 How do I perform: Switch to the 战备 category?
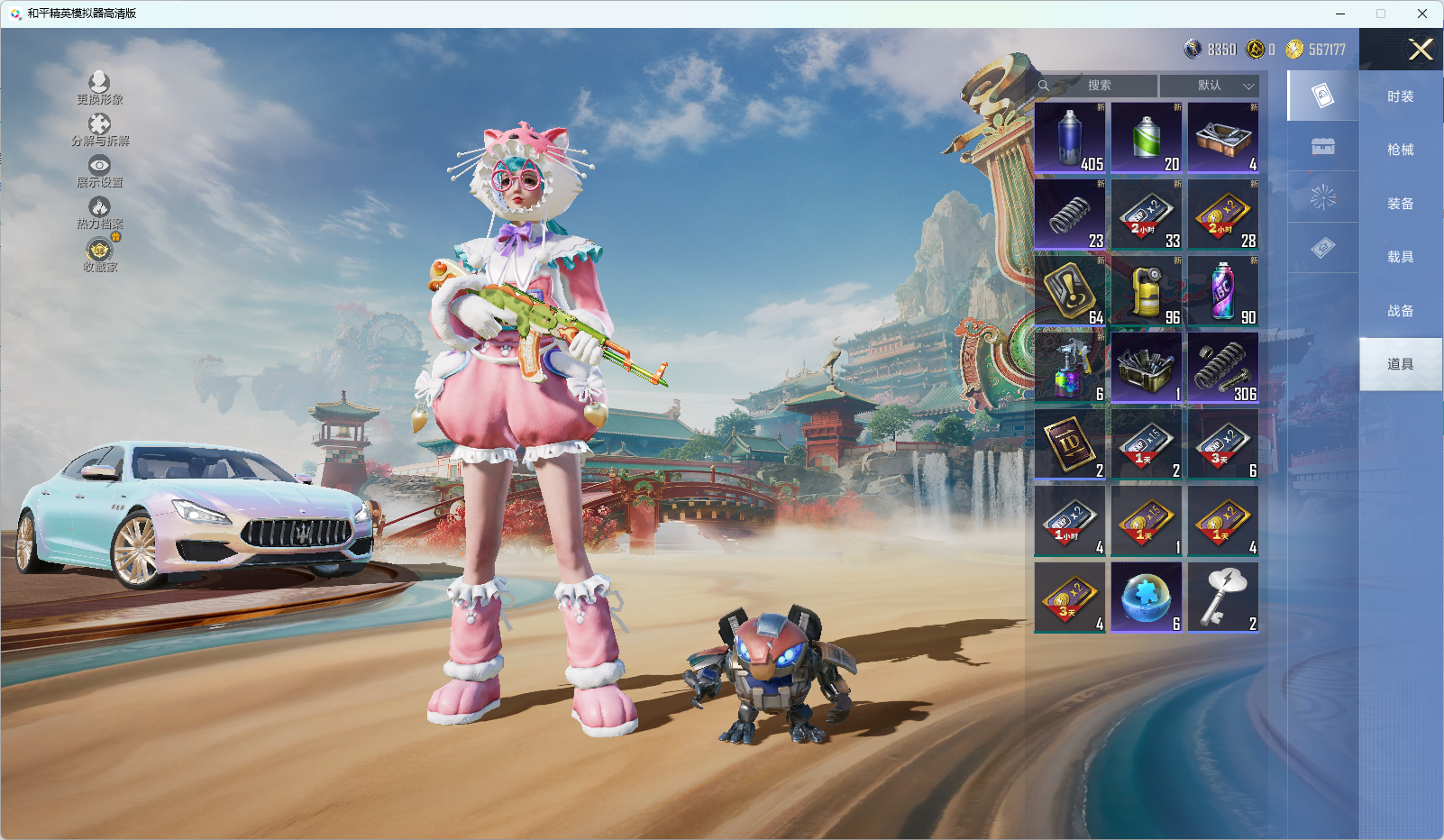pos(1400,311)
